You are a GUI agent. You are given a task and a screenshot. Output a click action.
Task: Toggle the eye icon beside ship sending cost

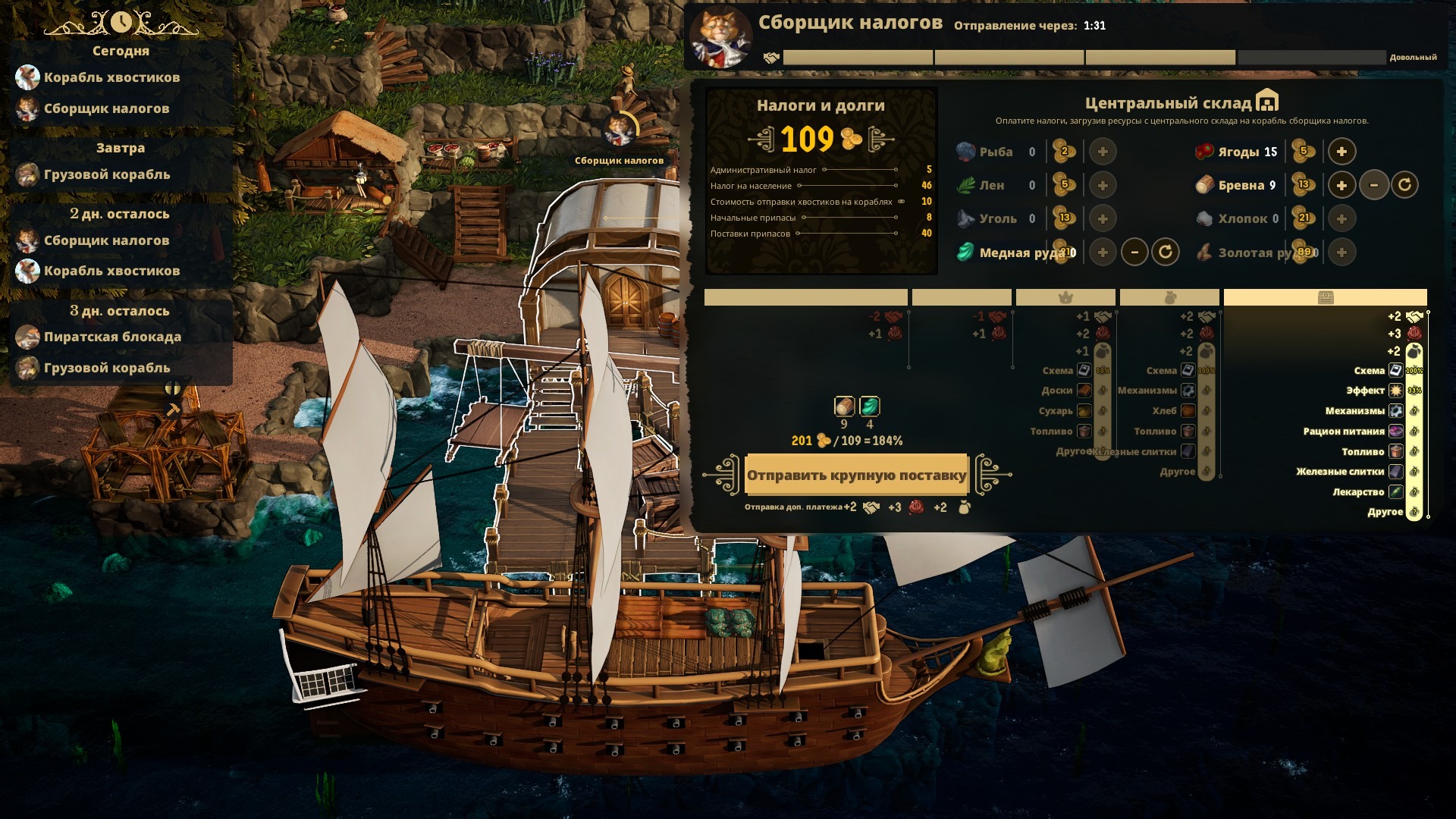[x=901, y=202]
